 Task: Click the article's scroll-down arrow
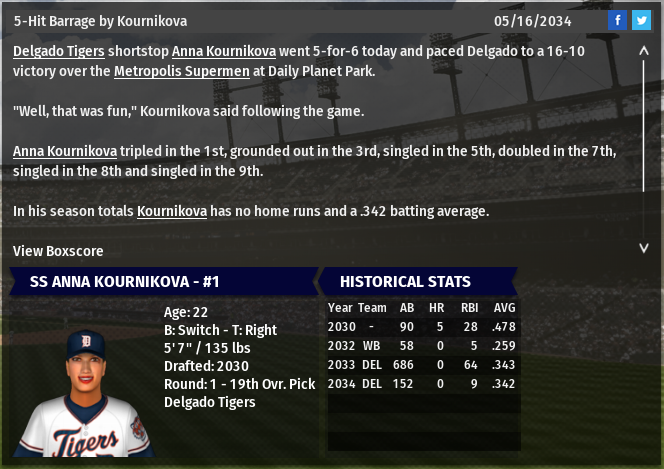point(644,247)
